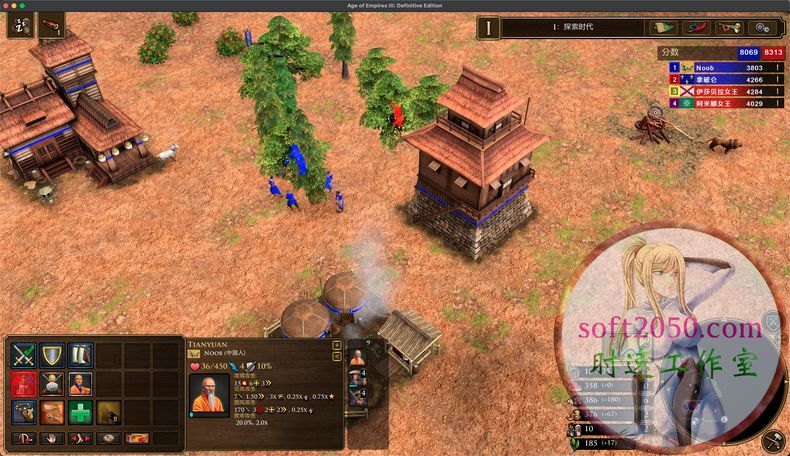This screenshot has width=790, height=456.
Task: Use the green cross heal ability
Action: 80,412
